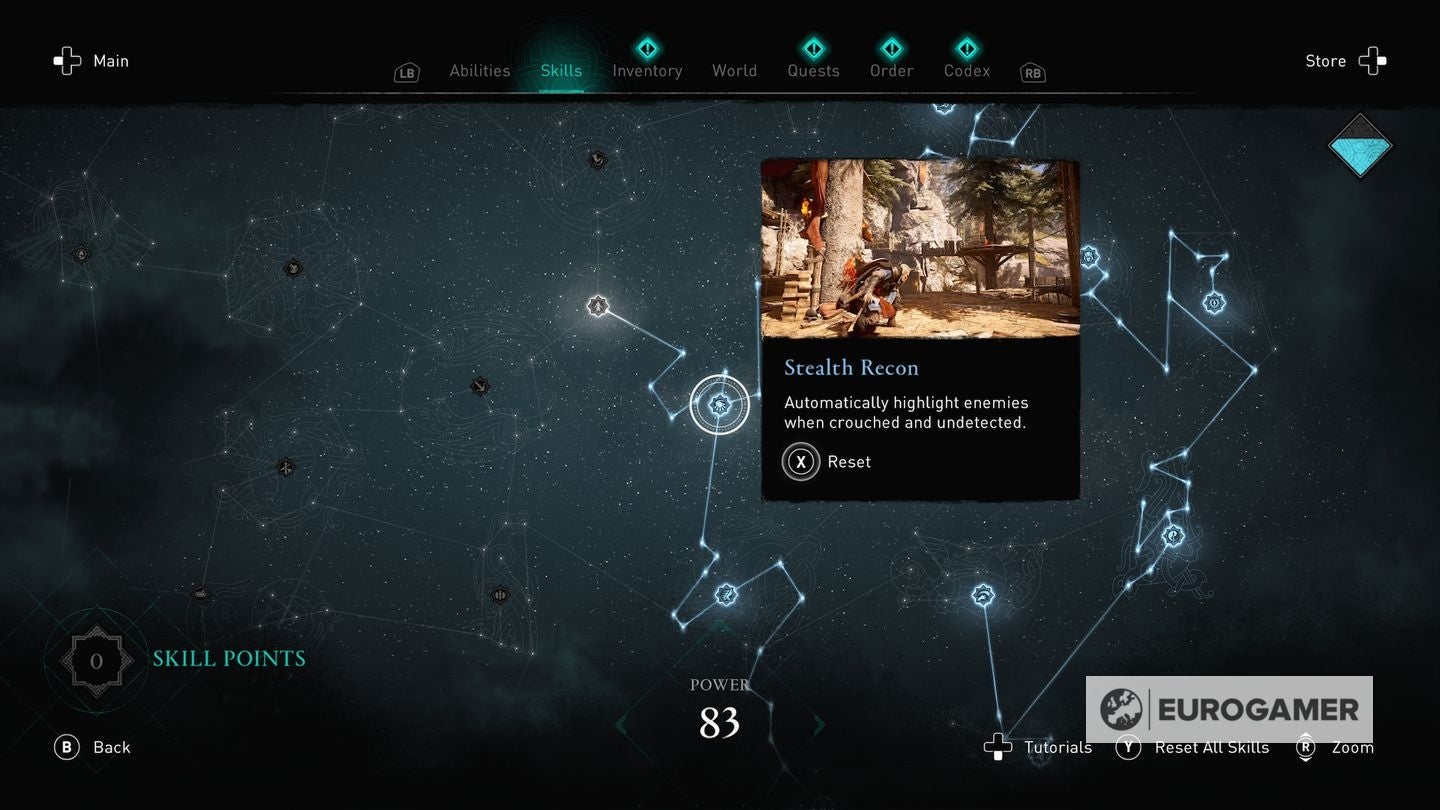Switch to the Inventory tab
Image resolution: width=1440 pixels, height=810 pixels.
pyautogui.click(x=647, y=71)
